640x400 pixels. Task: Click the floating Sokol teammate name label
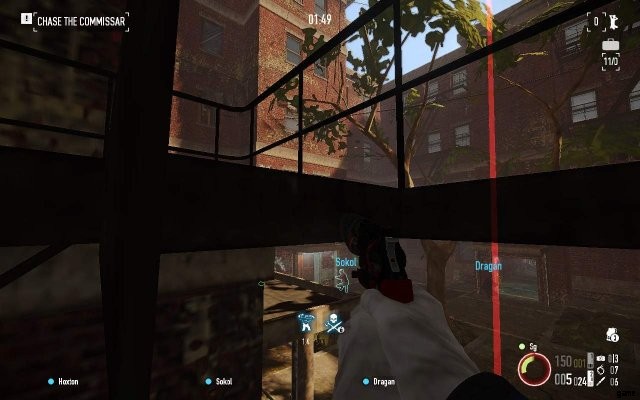pos(346,261)
